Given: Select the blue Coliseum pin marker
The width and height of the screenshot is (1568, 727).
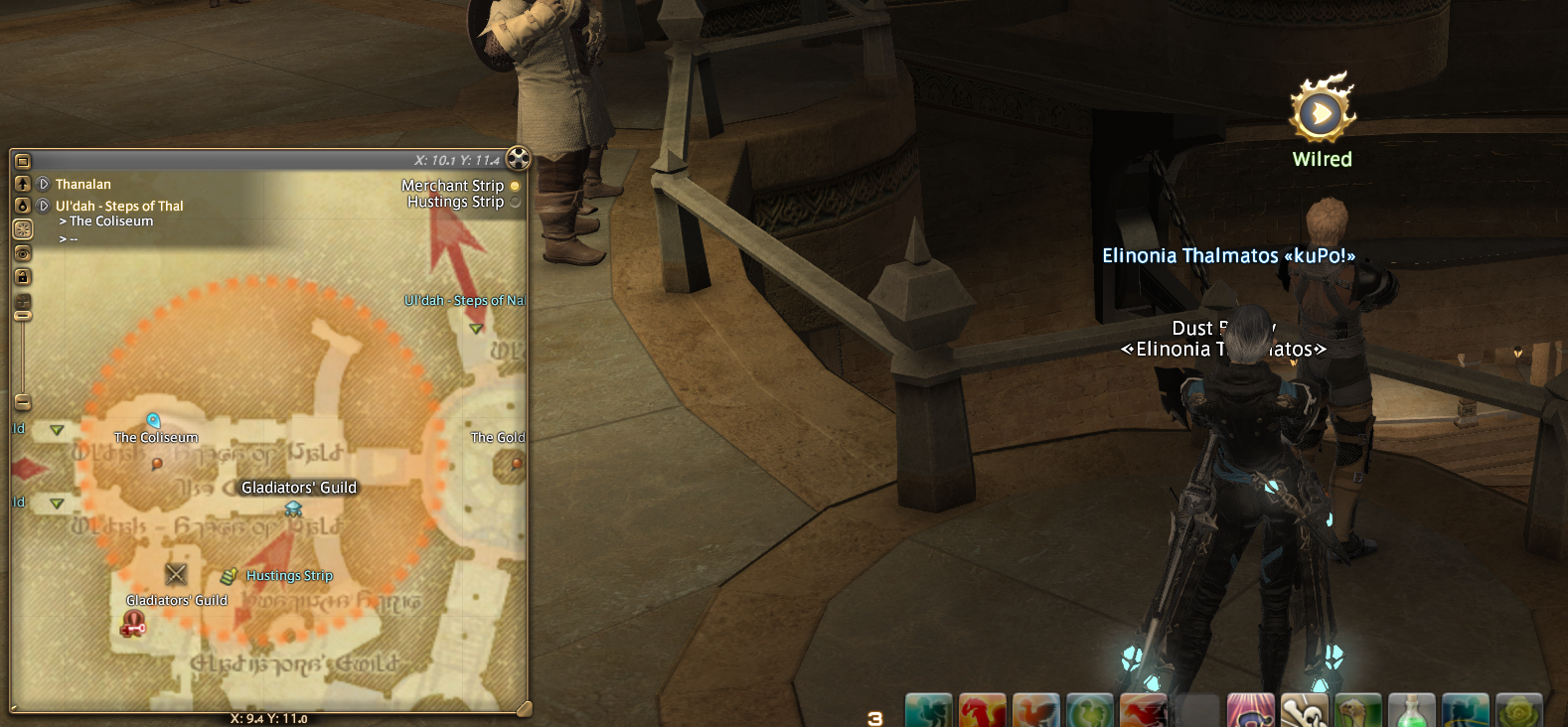Looking at the screenshot, I should 153,421.
